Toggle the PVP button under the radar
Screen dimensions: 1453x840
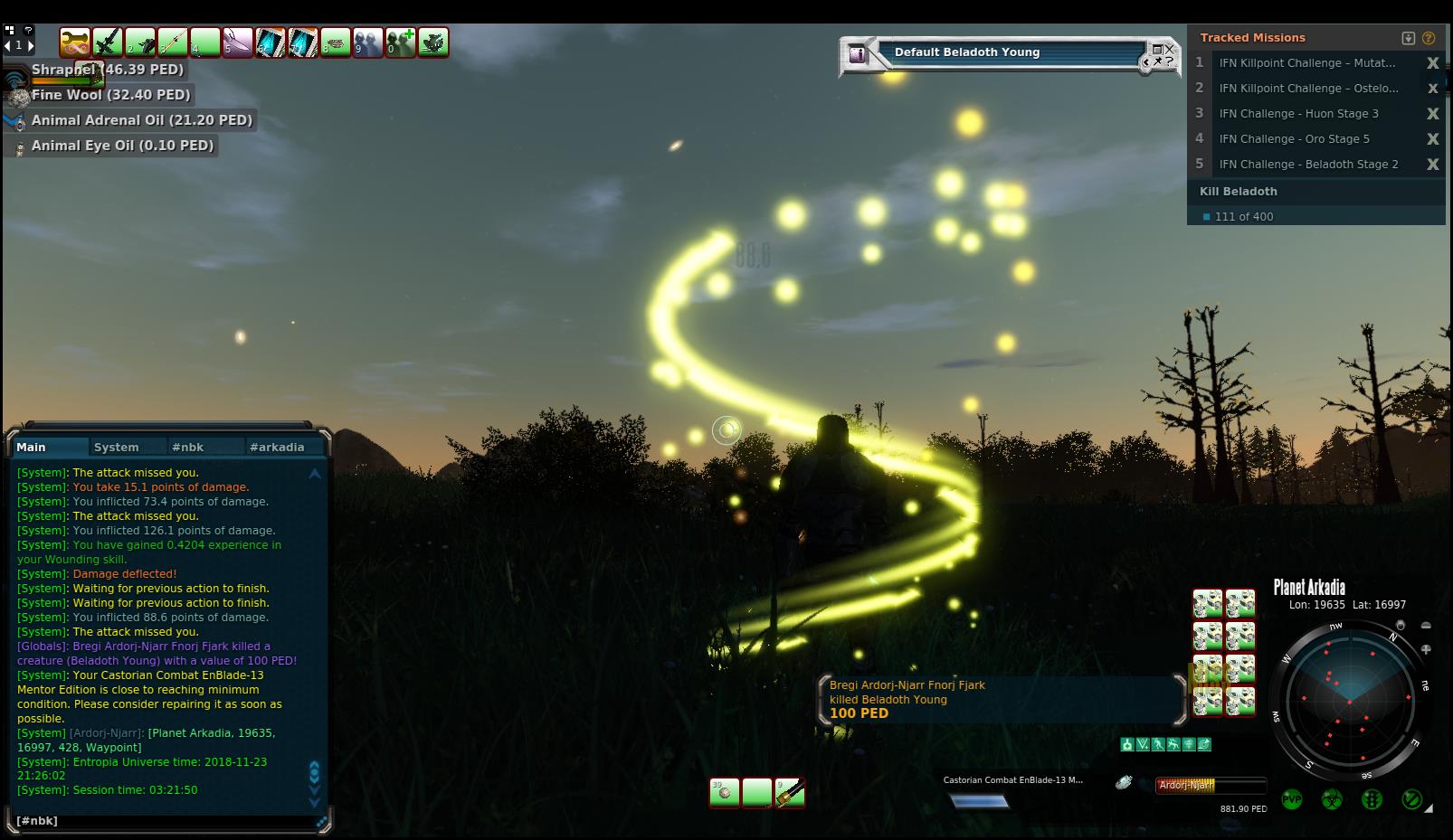1292,799
